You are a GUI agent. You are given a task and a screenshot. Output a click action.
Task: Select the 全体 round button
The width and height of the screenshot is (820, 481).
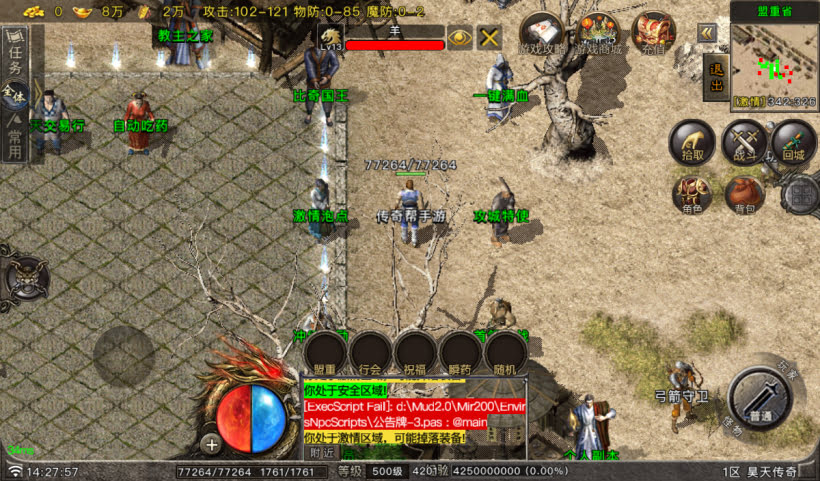coord(13,95)
